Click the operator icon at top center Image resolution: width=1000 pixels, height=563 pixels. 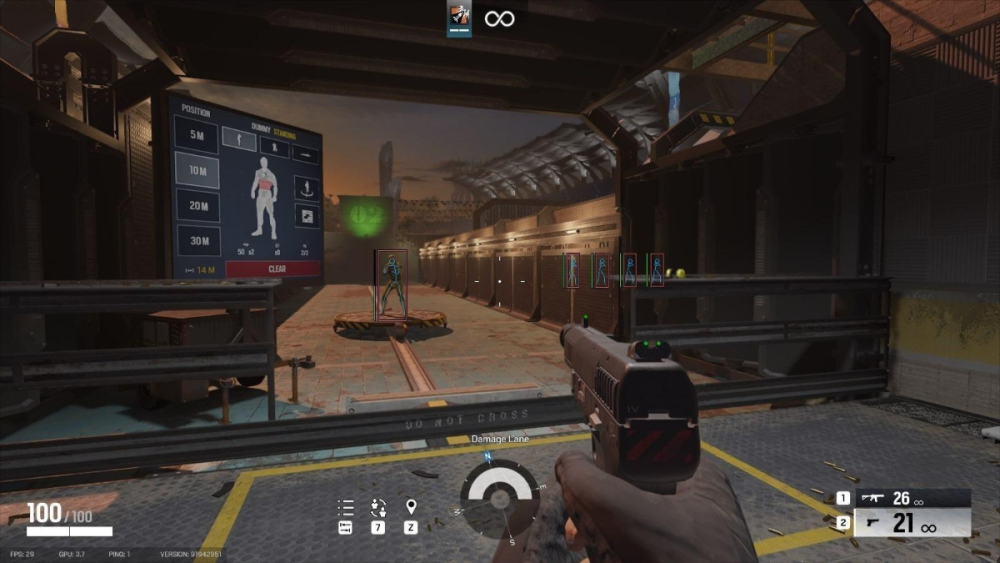click(x=459, y=18)
